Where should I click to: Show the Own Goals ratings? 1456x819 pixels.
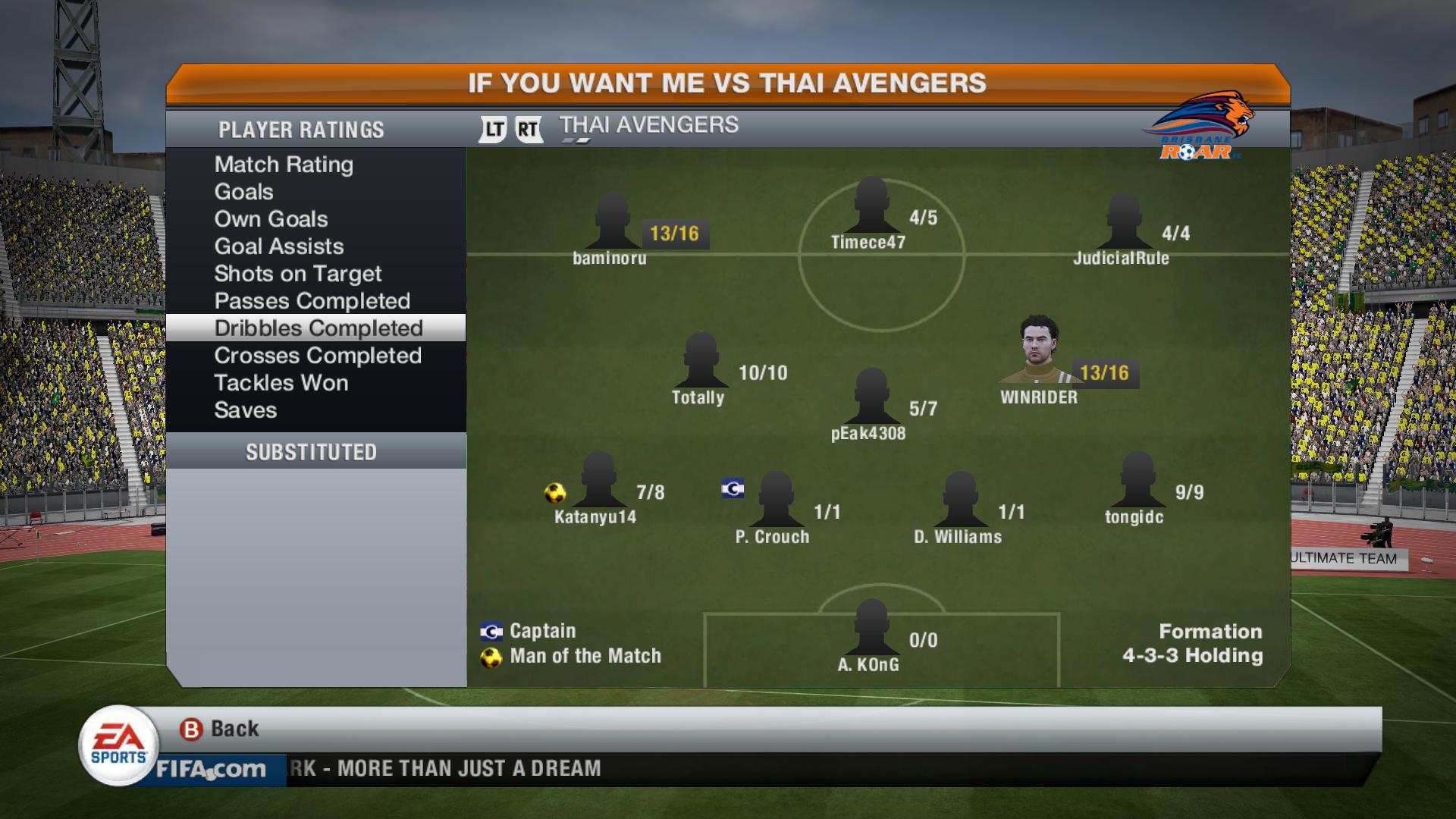pyautogui.click(x=271, y=219)
